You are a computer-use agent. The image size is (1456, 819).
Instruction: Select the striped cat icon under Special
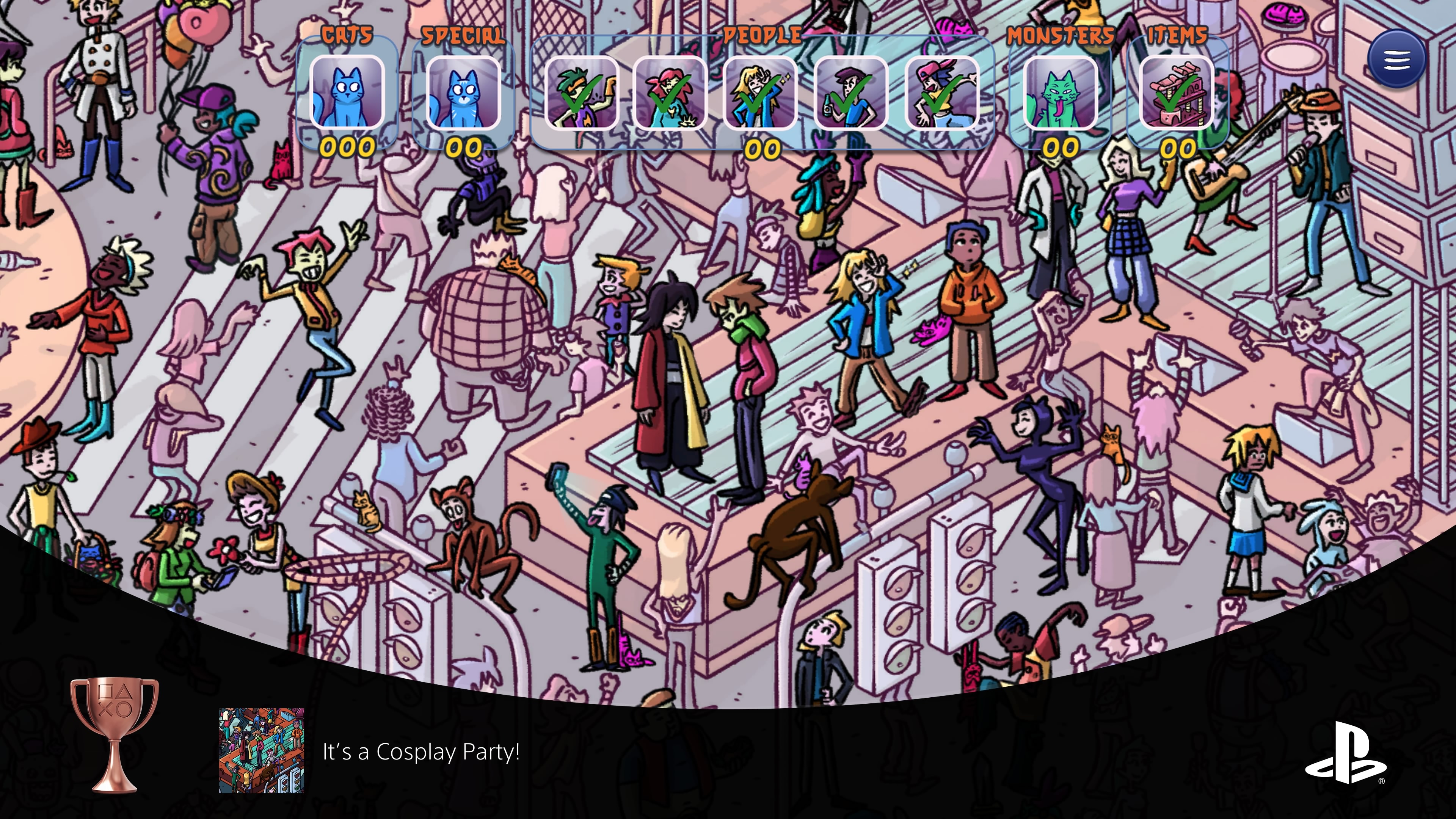[x=463, y=93]
